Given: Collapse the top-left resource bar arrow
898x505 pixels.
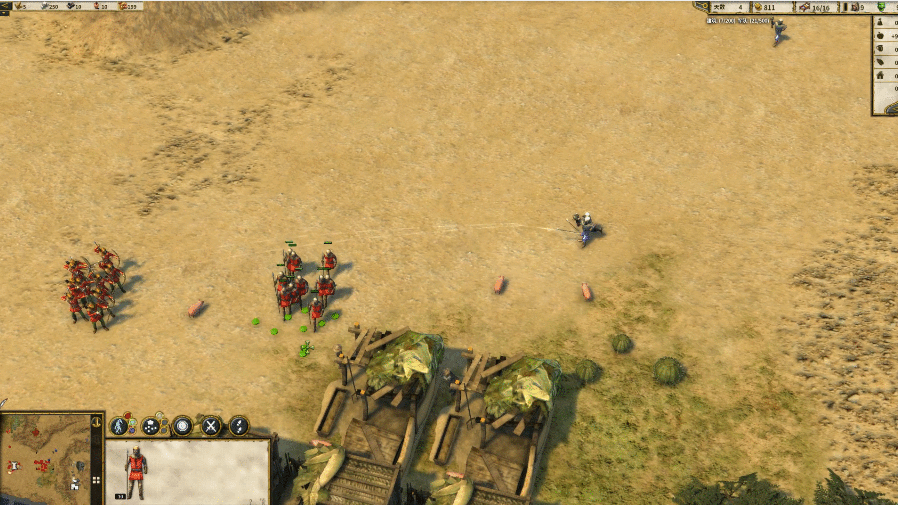Looking at the screenshot, I should tap(5, 6).
